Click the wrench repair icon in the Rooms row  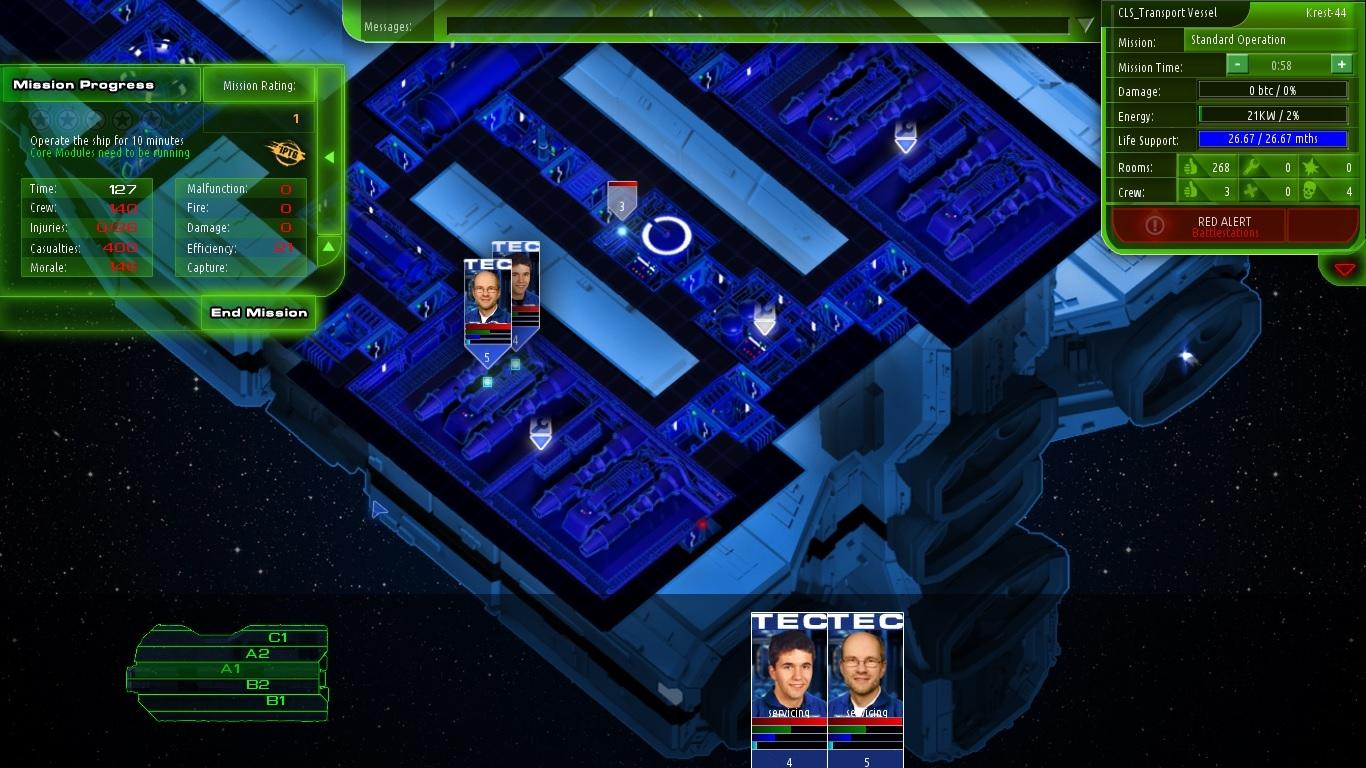[1252, 167]
